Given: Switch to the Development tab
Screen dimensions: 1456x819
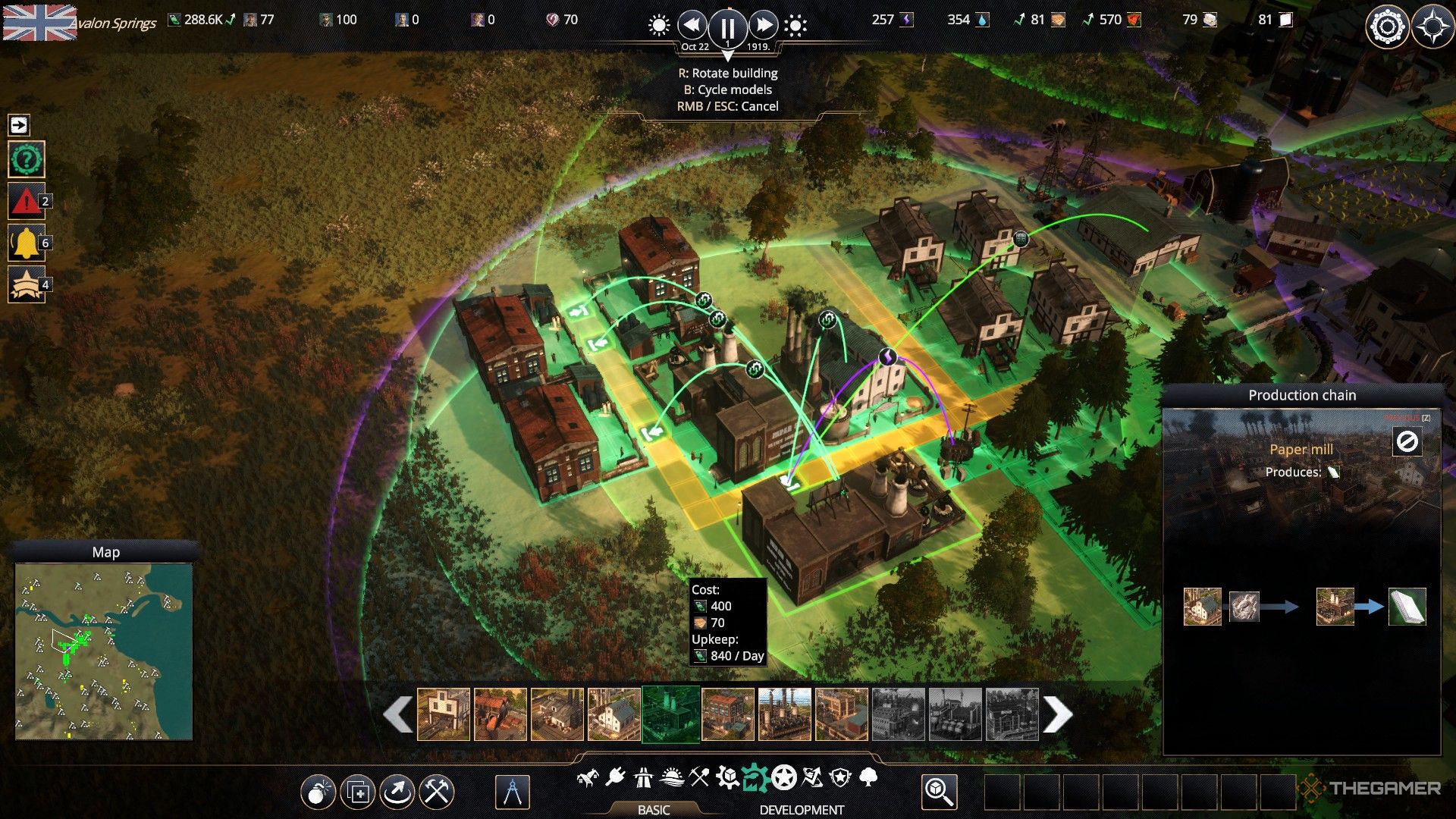Looking at the screenshot, I should point(802,809).
